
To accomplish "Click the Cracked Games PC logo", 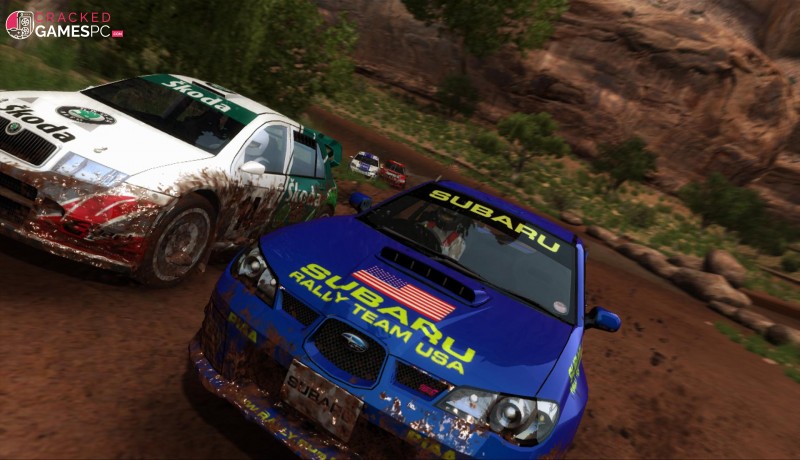I will coord(63,25).
